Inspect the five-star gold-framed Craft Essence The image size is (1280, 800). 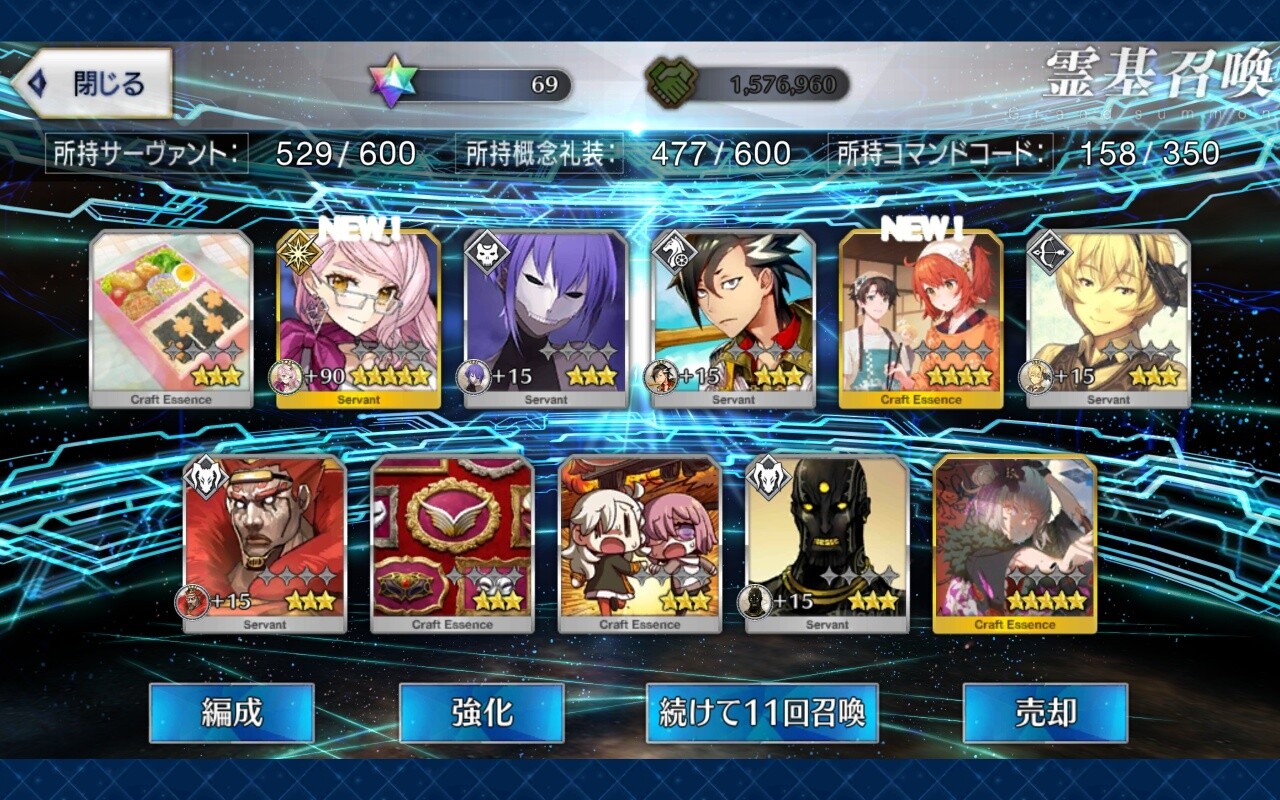(1015, 544)
